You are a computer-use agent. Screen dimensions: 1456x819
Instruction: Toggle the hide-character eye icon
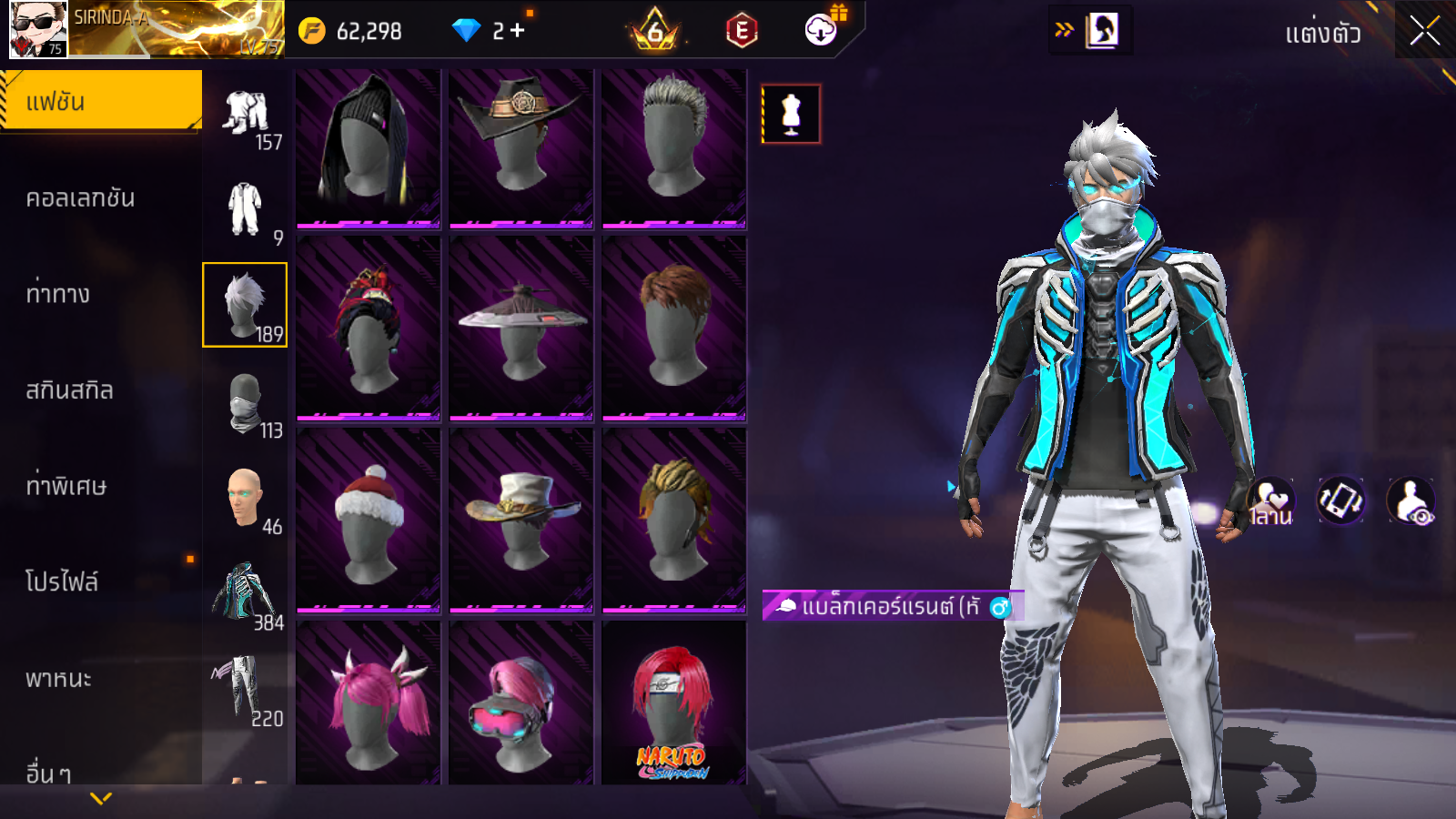[1410, 501]
